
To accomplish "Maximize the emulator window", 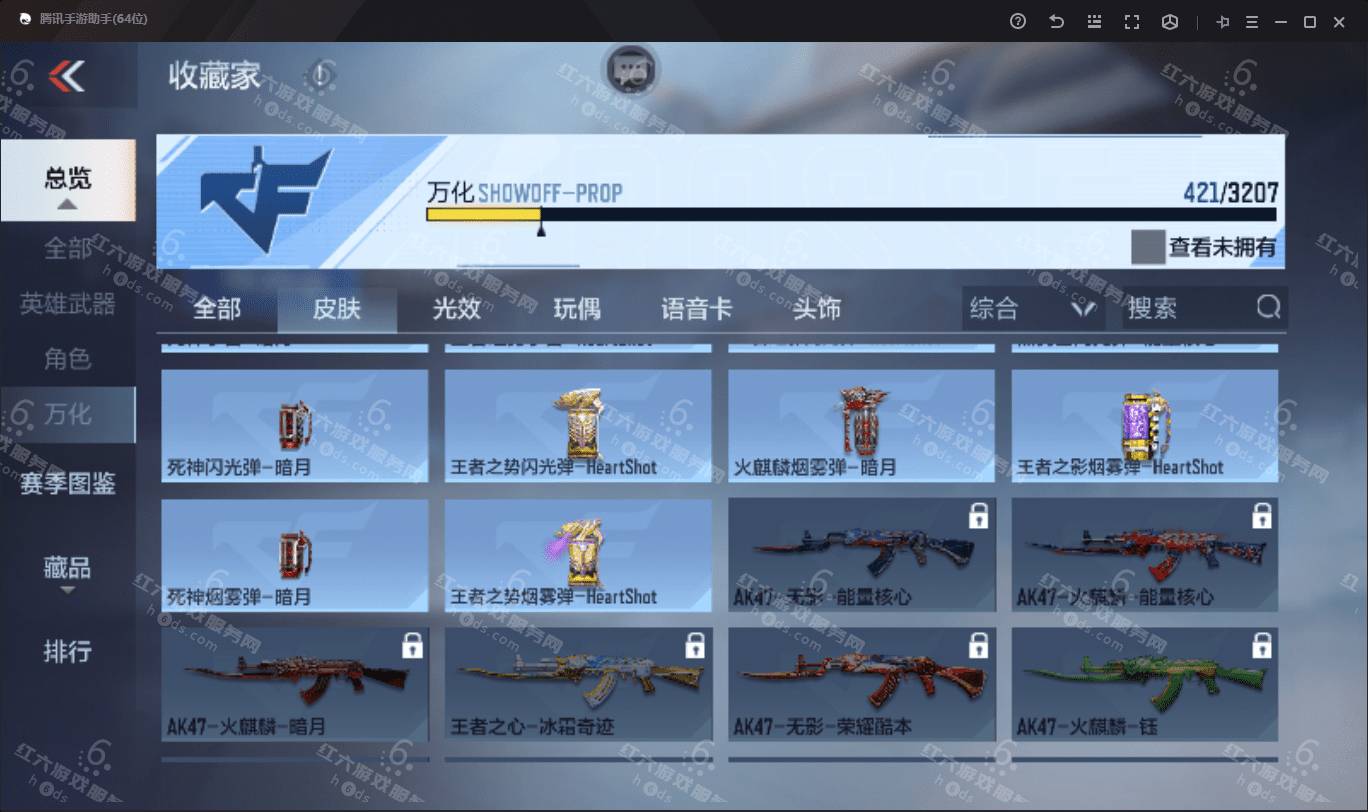I will (x=1309, y=21).
